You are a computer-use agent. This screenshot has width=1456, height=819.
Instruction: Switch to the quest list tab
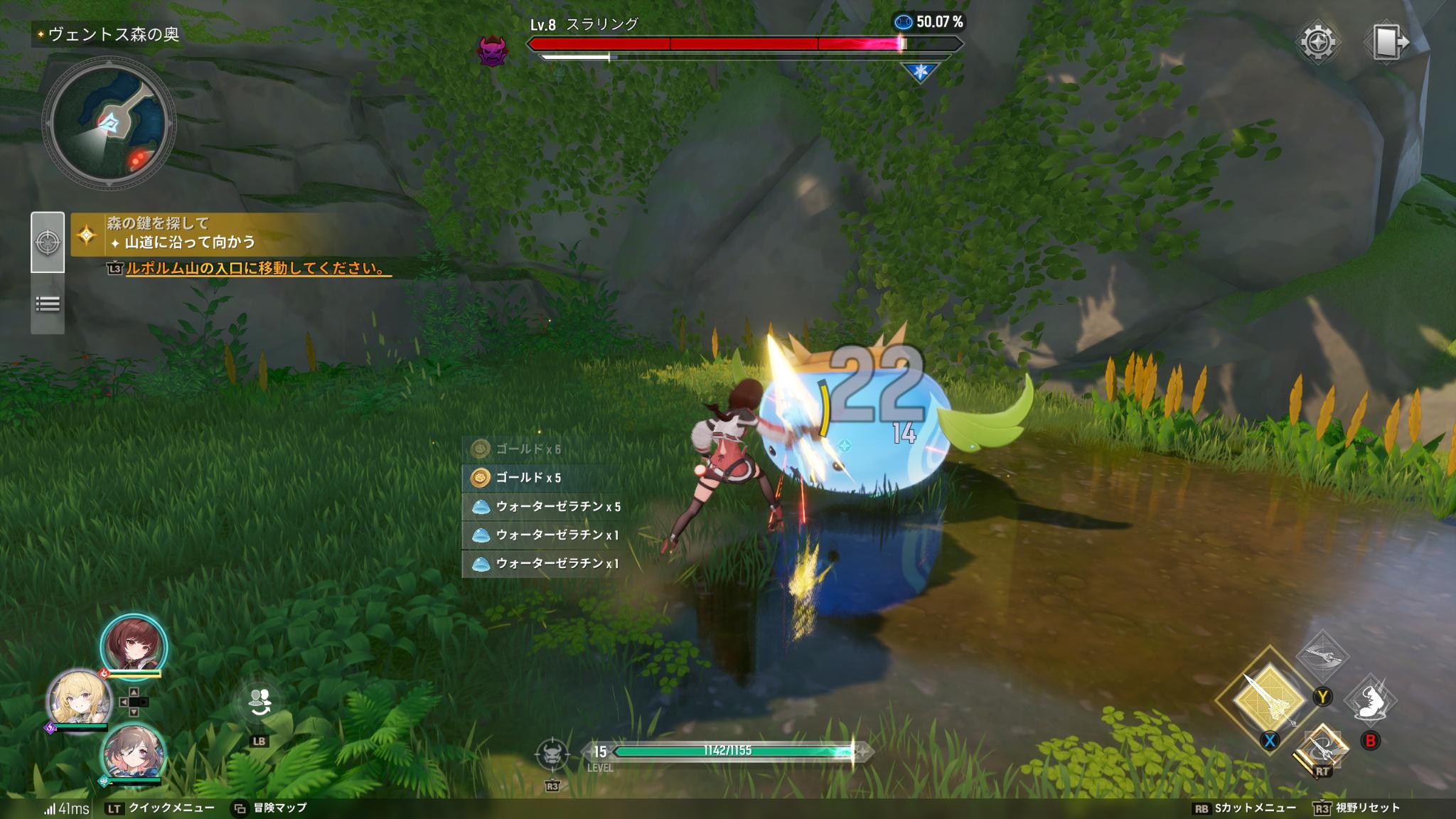[48, 304]
